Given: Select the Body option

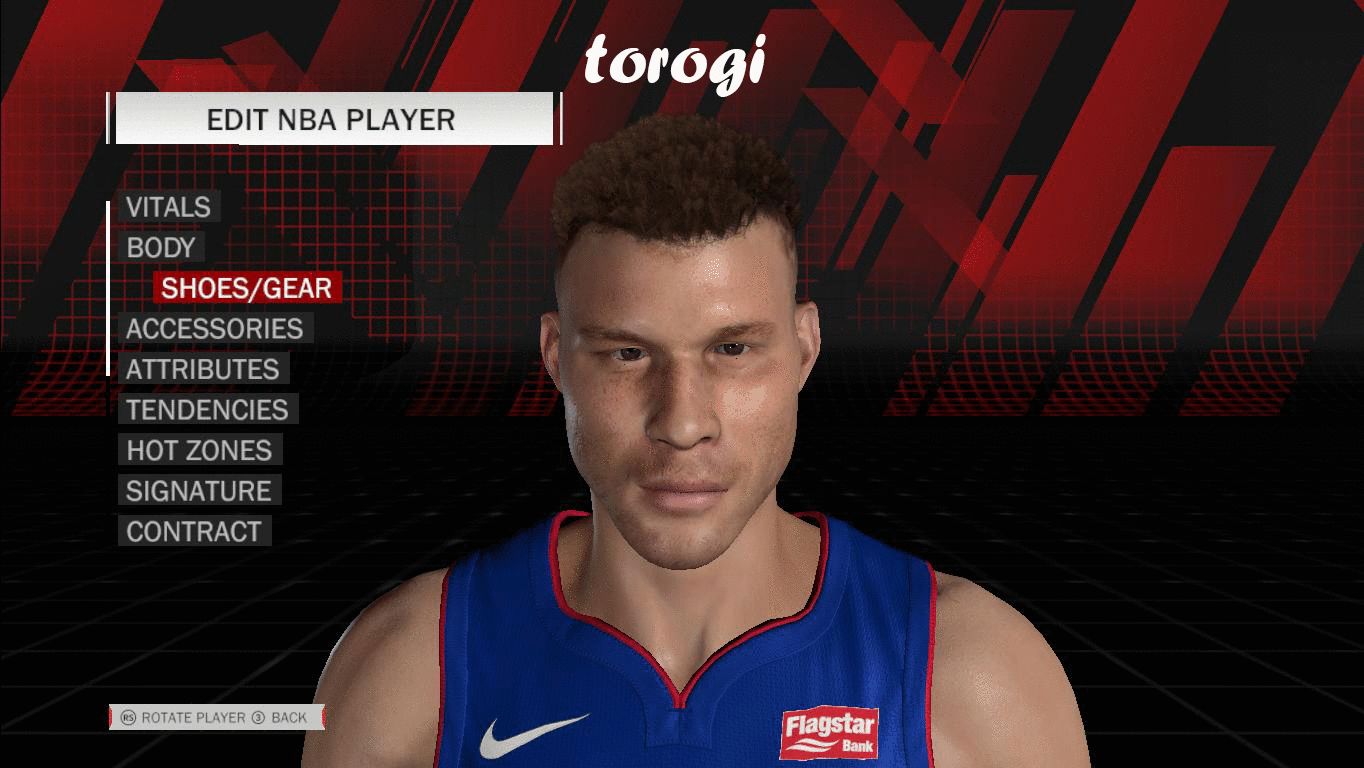Looking at the screenshot, I should click(160, 248).
